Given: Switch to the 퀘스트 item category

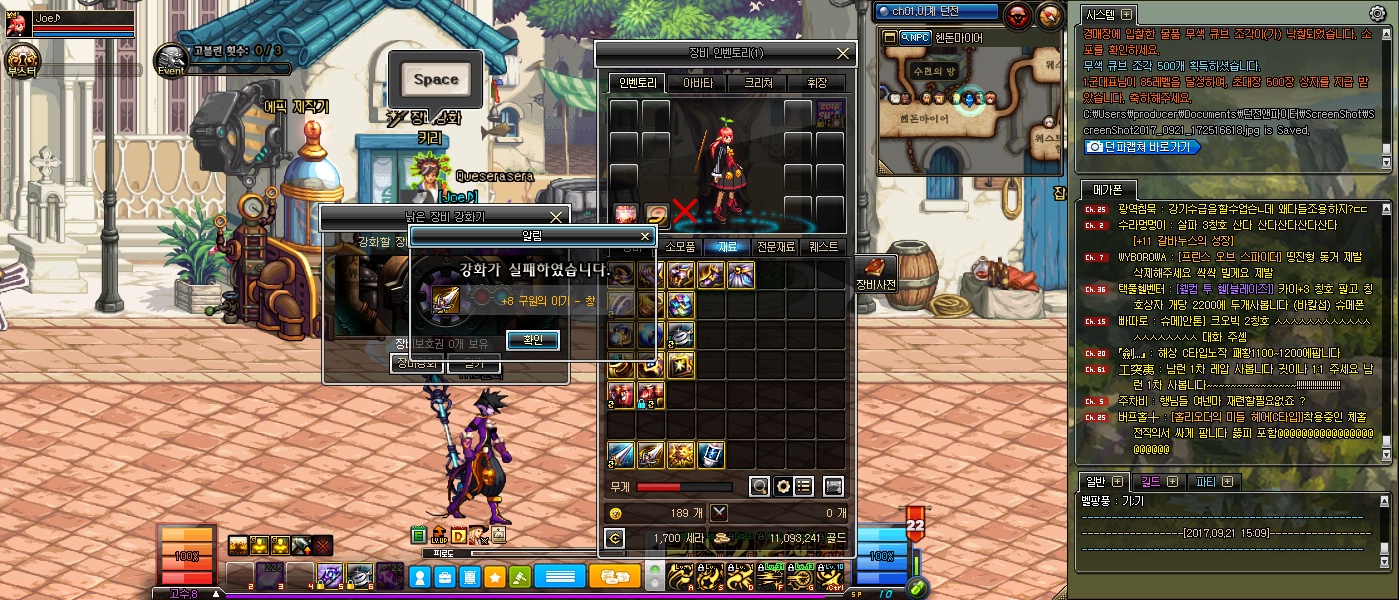Looking at the screenshot, I should (824, 246).
